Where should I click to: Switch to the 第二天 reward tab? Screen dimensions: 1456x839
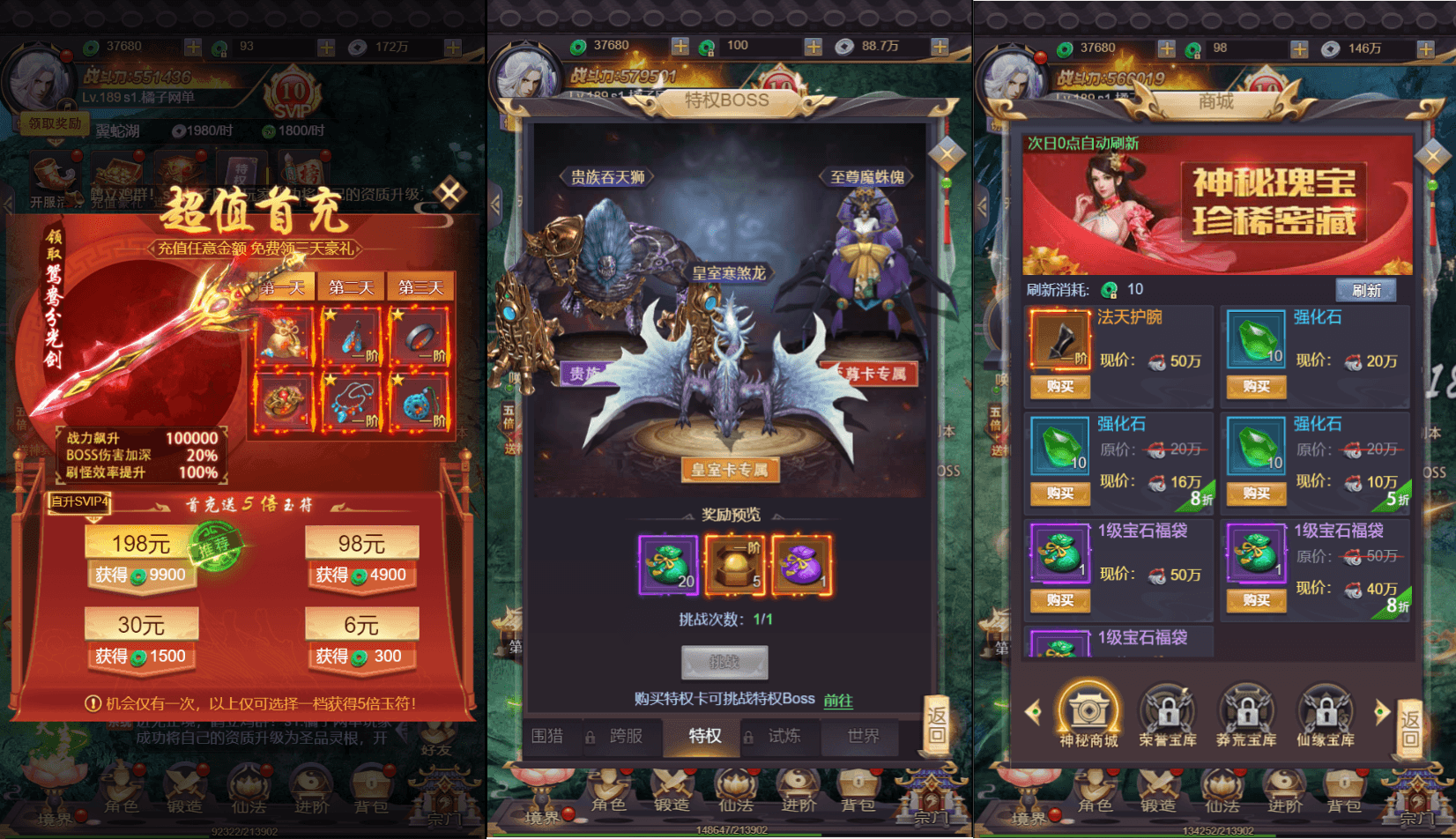pos(350,285)
